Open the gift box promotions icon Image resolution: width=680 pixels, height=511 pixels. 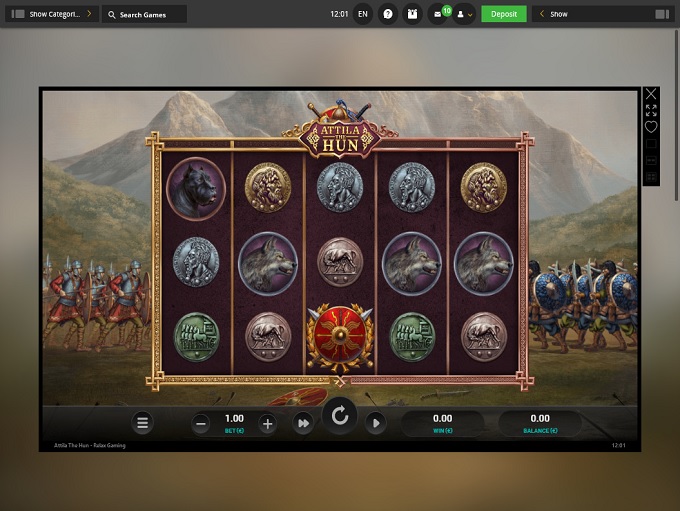[x=413, y=15]
